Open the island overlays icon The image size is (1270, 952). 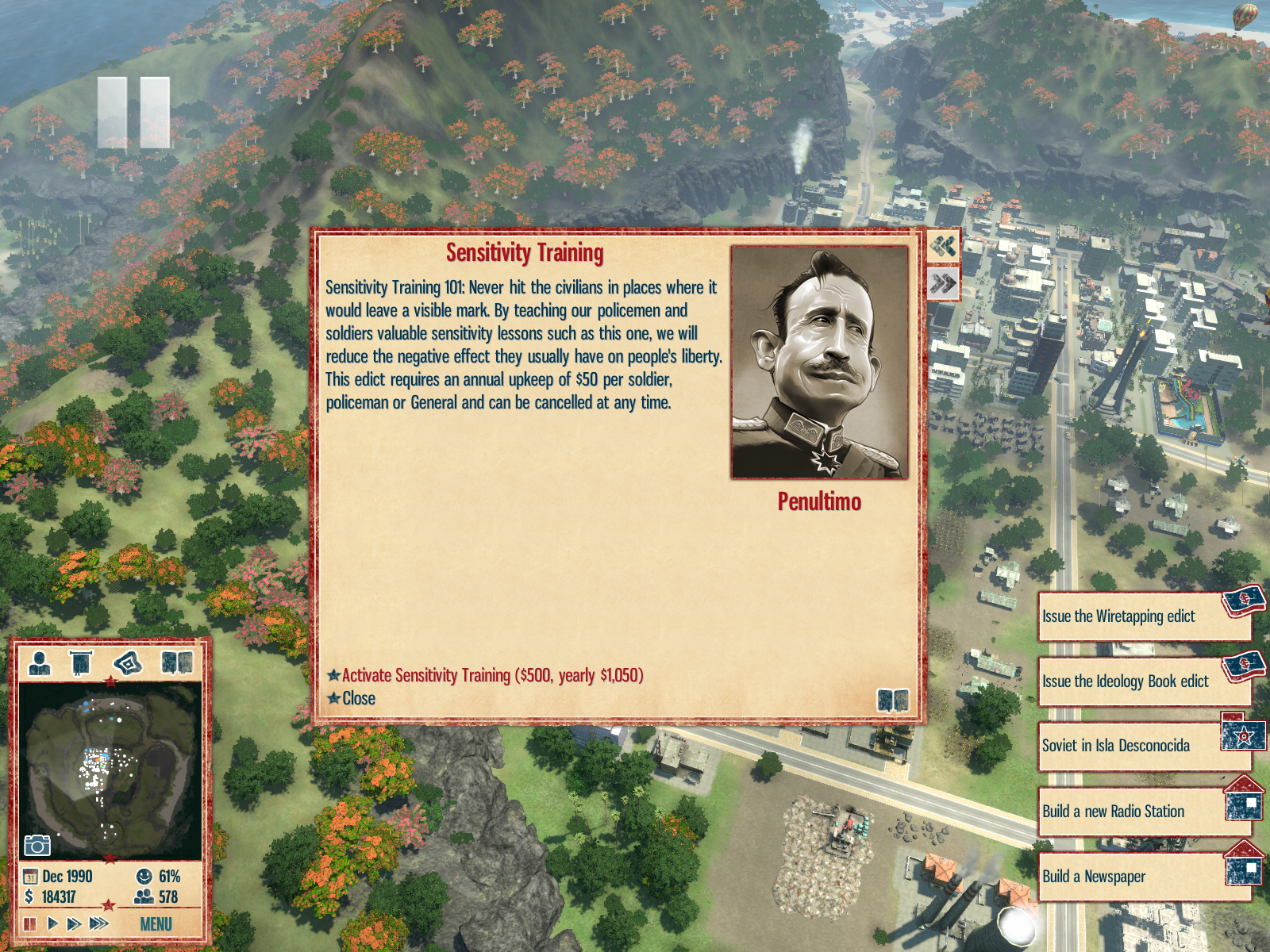coord(128,662)
